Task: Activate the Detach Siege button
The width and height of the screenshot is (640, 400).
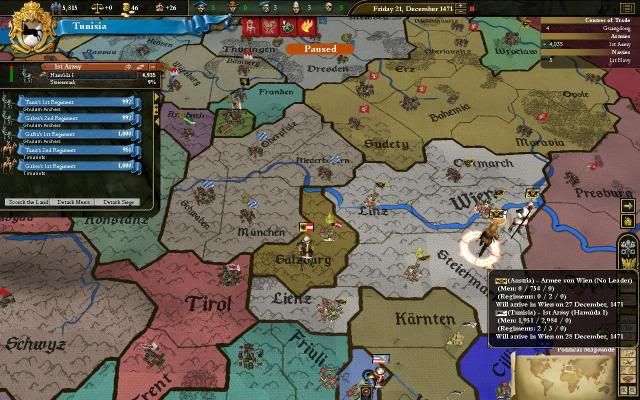Action: point(118,202)
